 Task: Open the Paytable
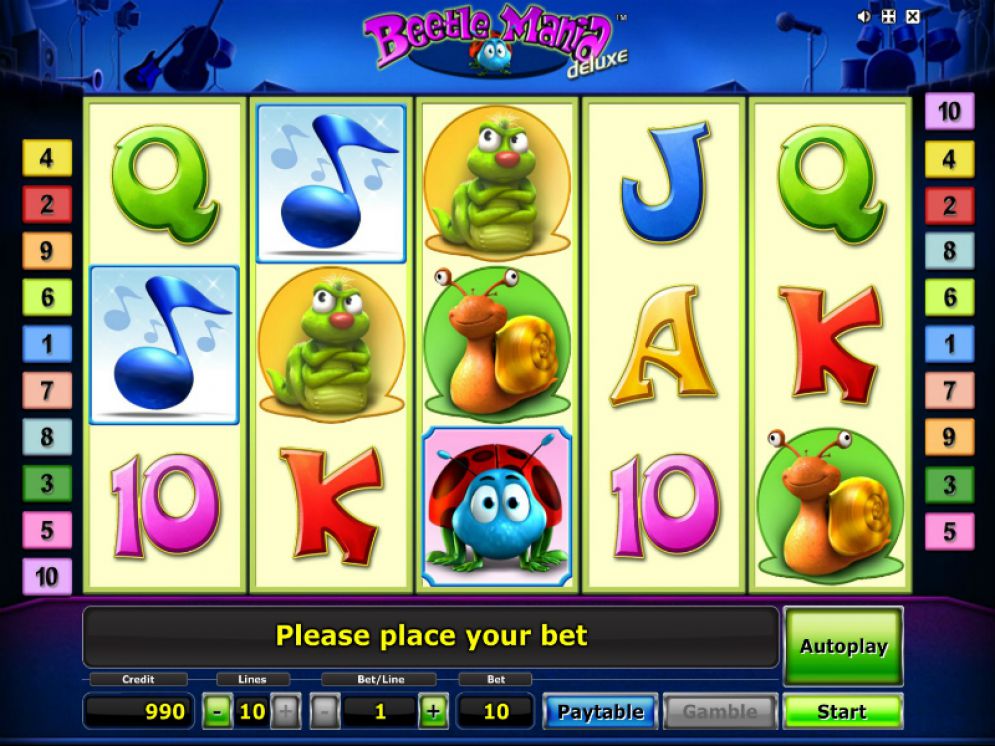pos(600,712)
